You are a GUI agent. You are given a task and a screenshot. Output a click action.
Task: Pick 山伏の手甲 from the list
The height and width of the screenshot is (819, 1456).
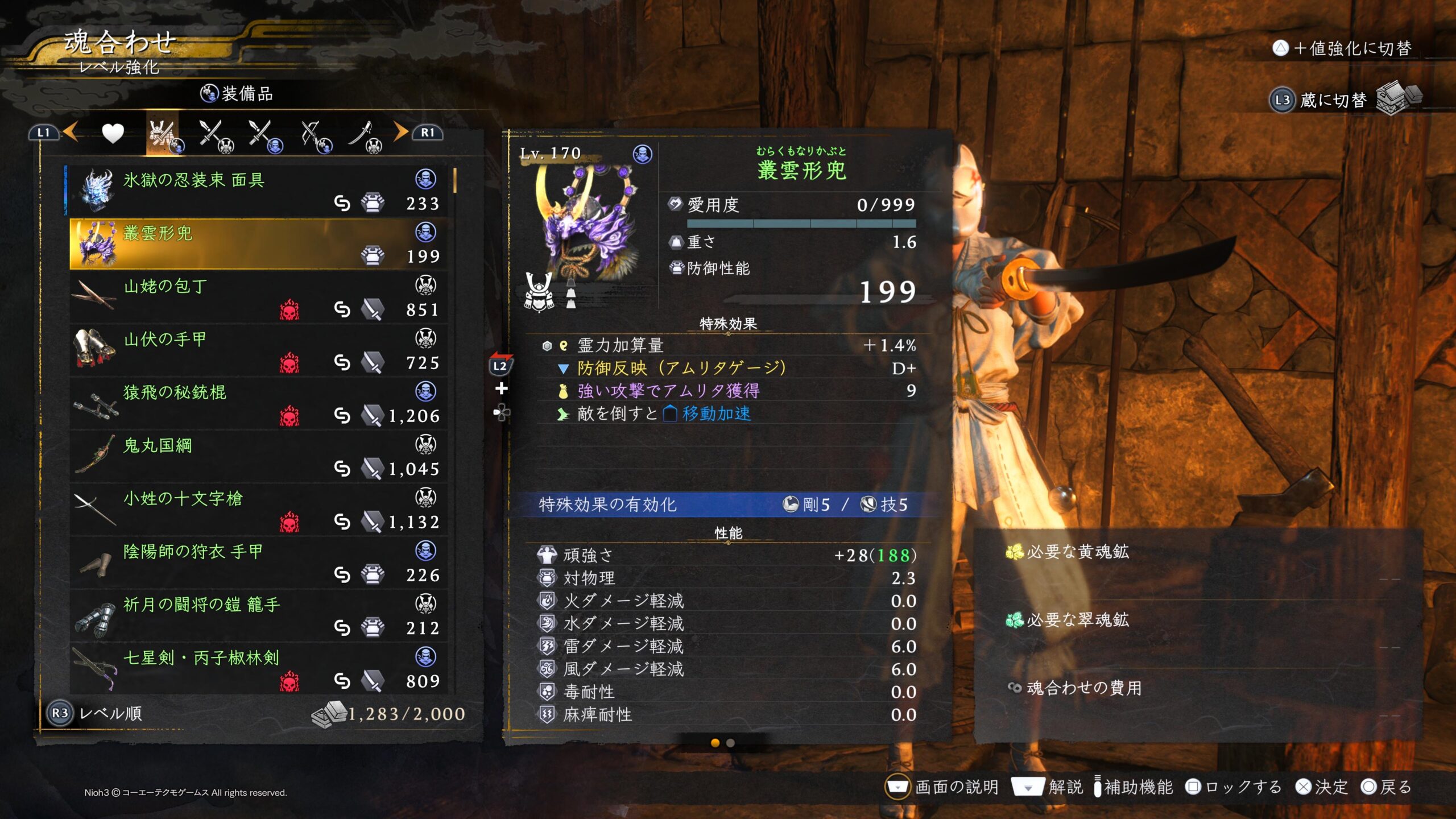(257, 350)
